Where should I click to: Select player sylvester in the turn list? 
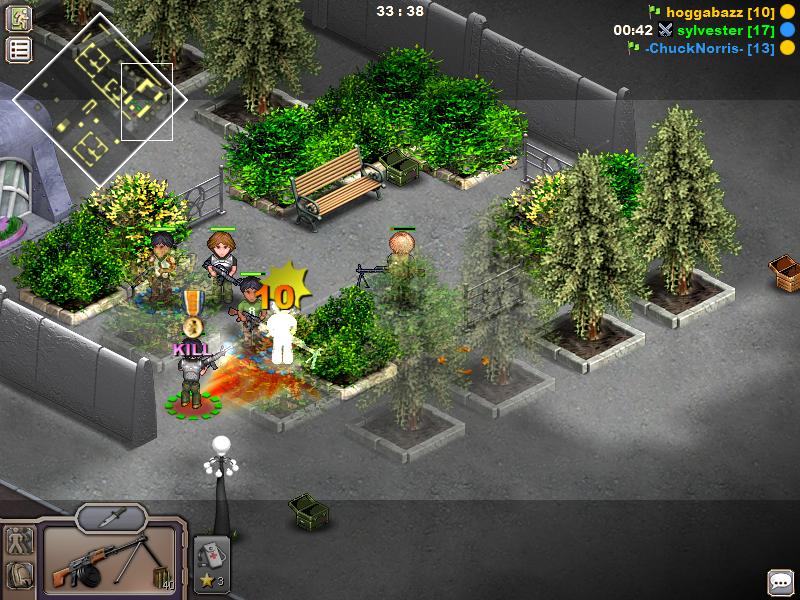point(709,30)
